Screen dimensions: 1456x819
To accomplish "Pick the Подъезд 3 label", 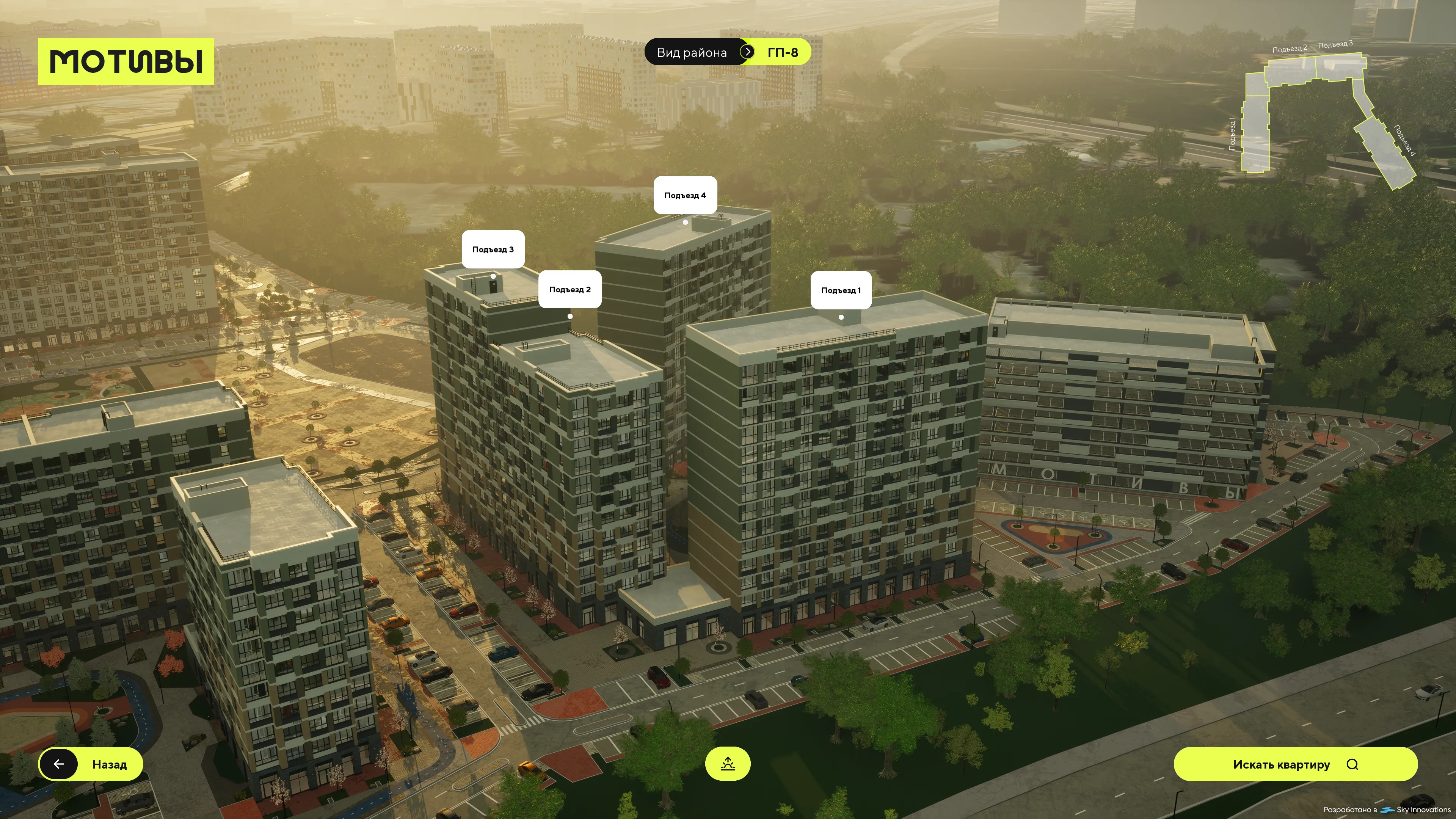I will pos(492,249).
